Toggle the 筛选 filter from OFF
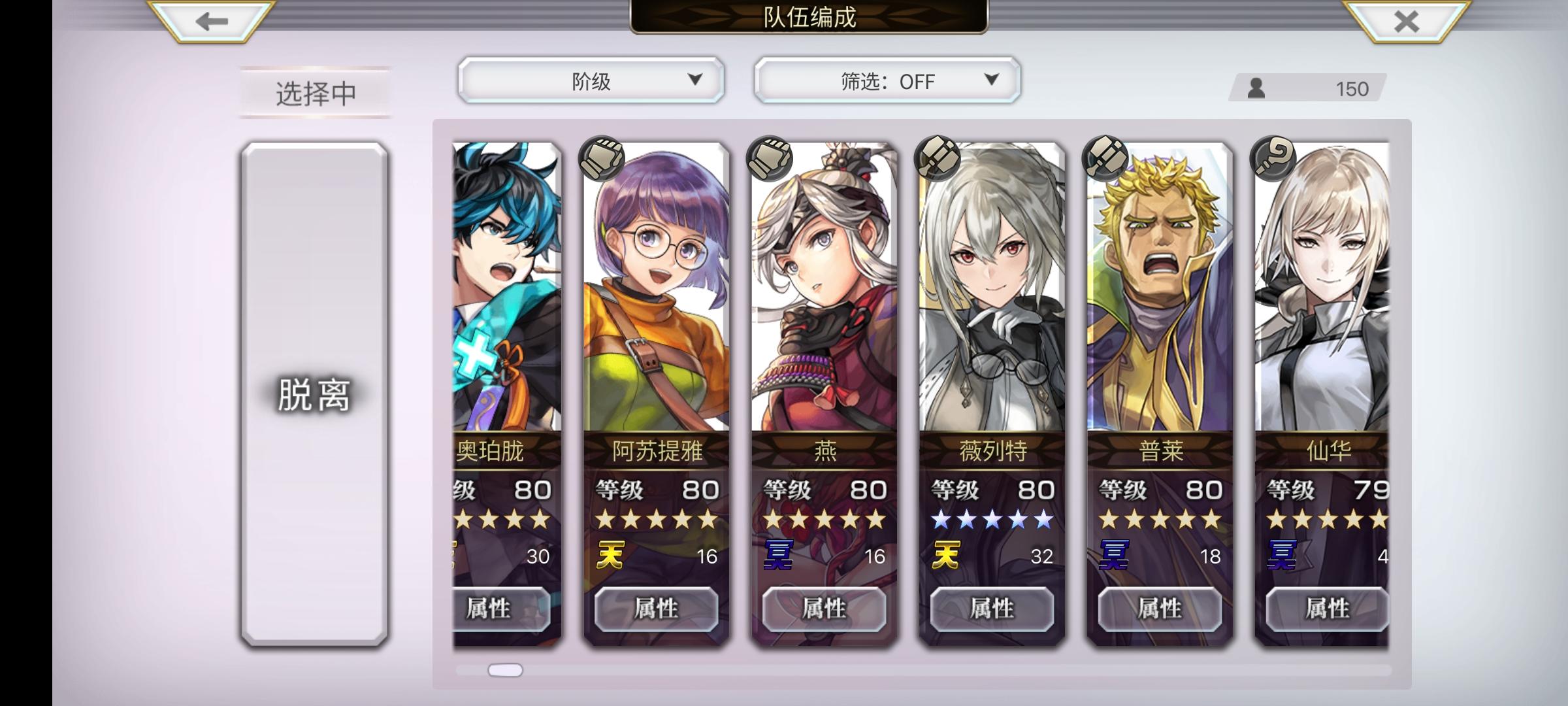Image resolution: width=1568 pixels, height=706 pixels. pyautogui.click(x=885, y=80)
